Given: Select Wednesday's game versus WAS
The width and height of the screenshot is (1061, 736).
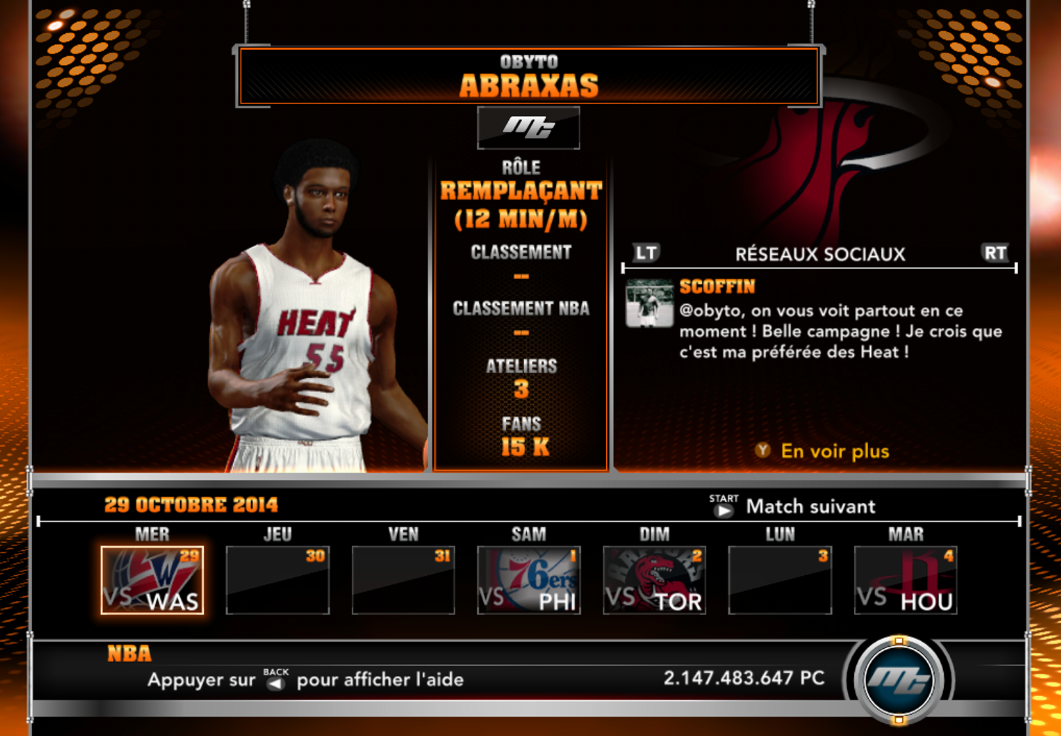Looking at the screenshot, I should point(152,580).
